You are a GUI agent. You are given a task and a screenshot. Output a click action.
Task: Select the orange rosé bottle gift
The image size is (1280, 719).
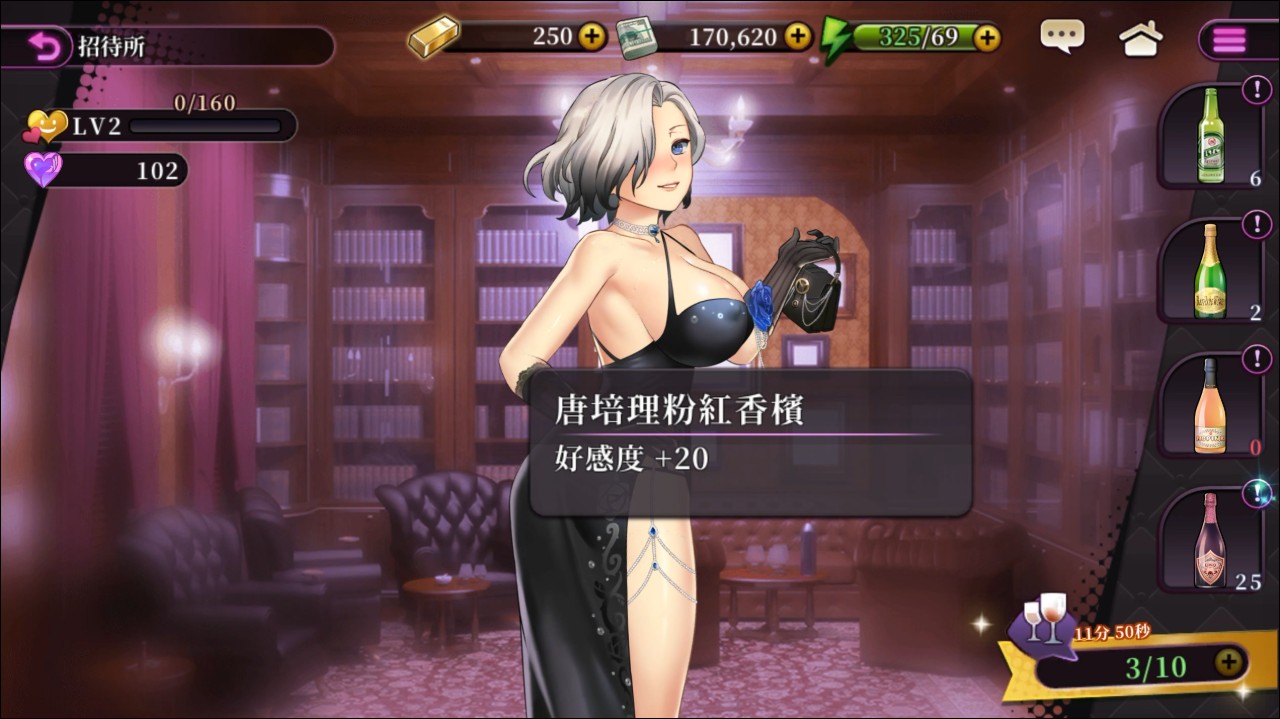pyautogui.click(x=1211, y=405)
